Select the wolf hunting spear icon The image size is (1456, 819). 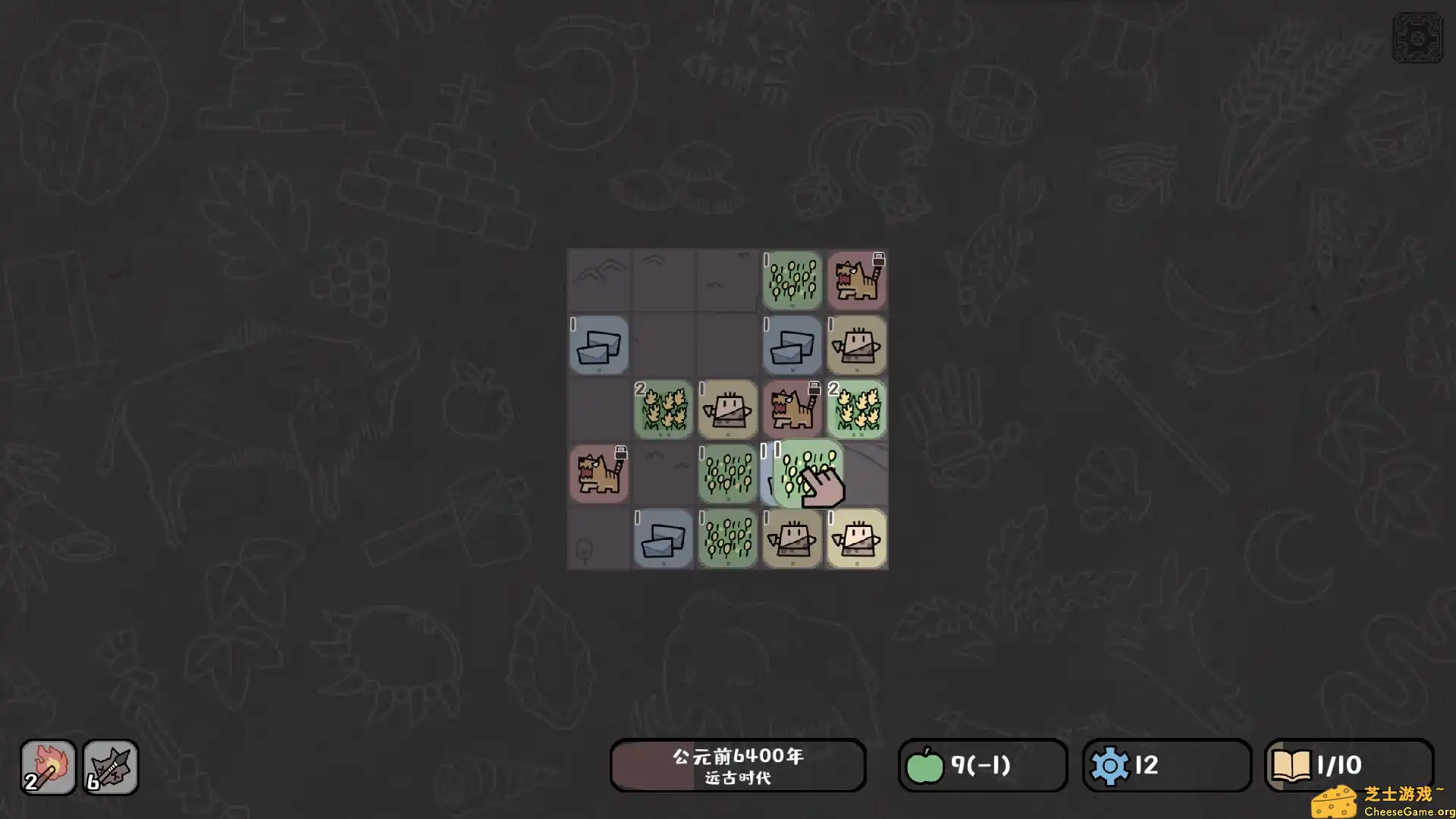click(111, 766)
